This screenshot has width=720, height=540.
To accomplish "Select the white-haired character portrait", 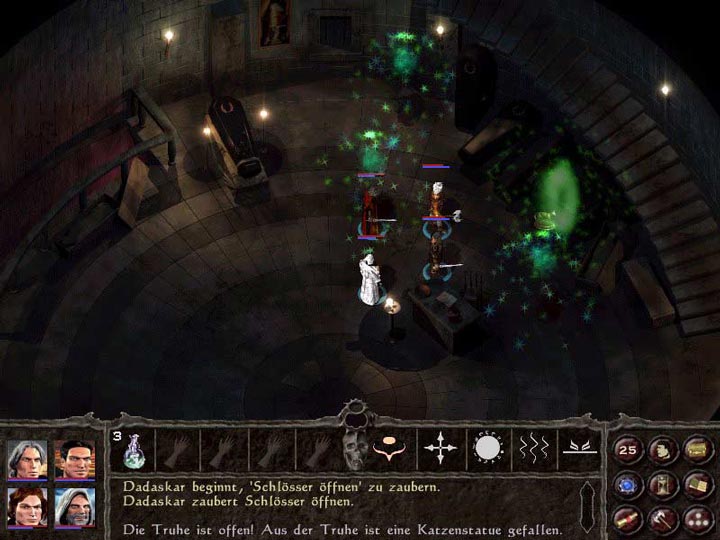I will (27, 459).
